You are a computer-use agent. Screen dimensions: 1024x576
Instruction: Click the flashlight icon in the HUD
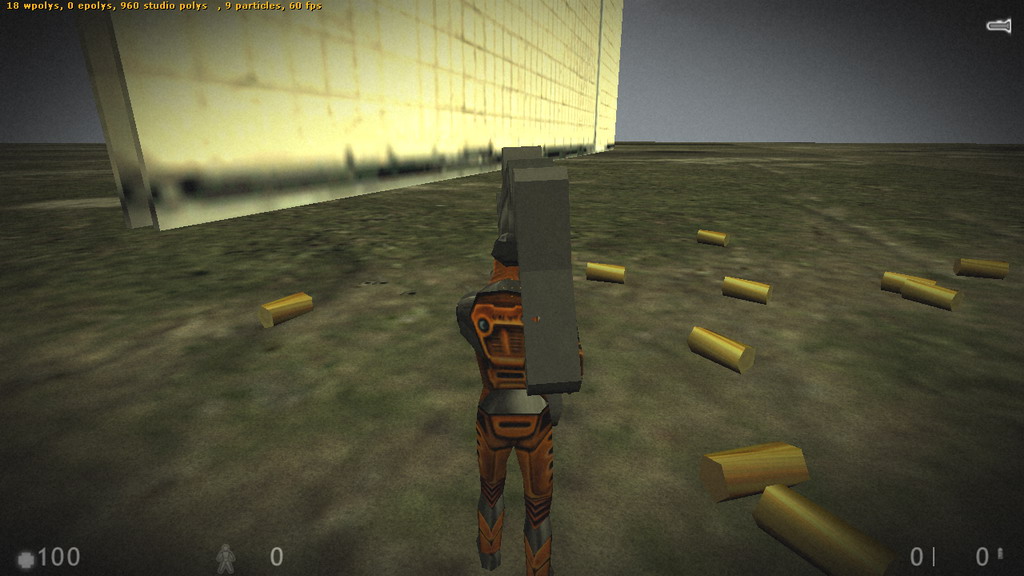pyautogui.click(x=998, y=26)
